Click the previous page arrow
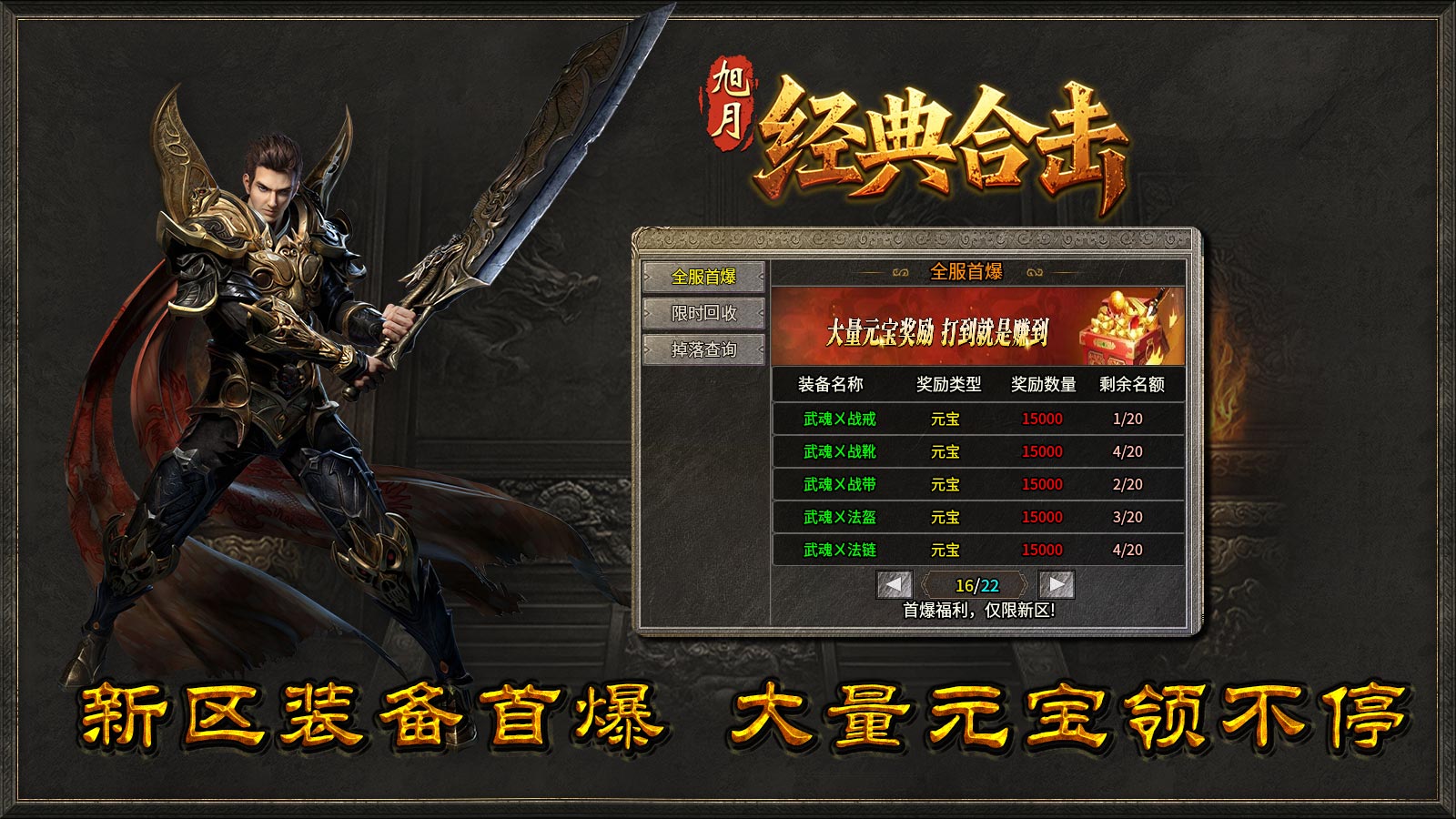 [894, 583]
